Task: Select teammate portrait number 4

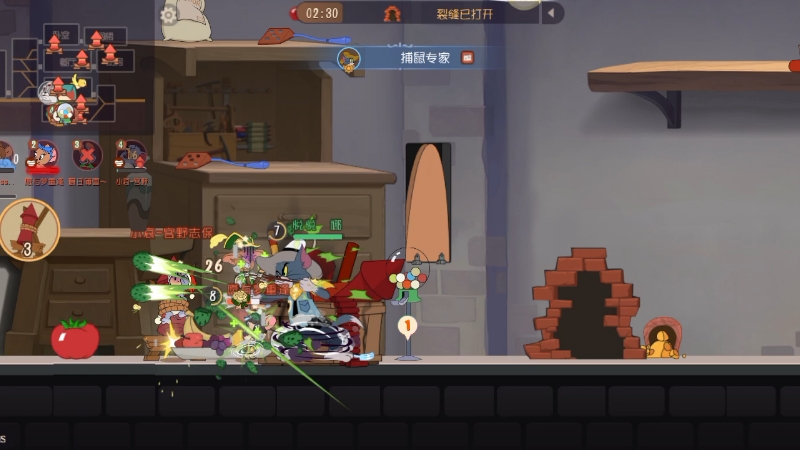Action: point(131,155)
